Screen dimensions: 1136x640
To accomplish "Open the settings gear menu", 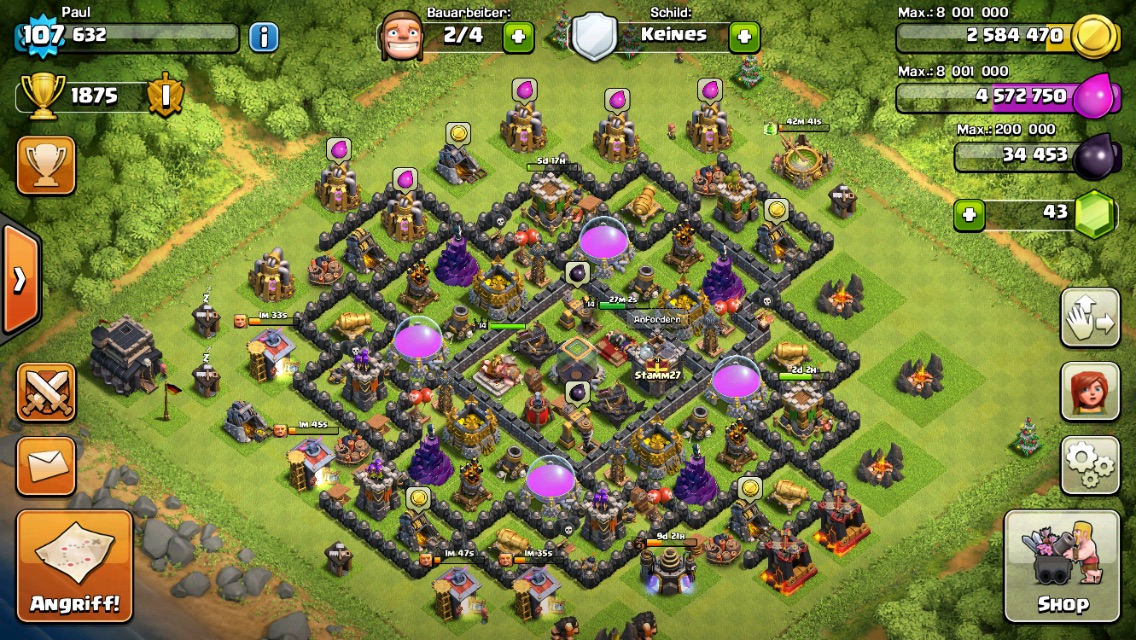I will point(1090,464).
